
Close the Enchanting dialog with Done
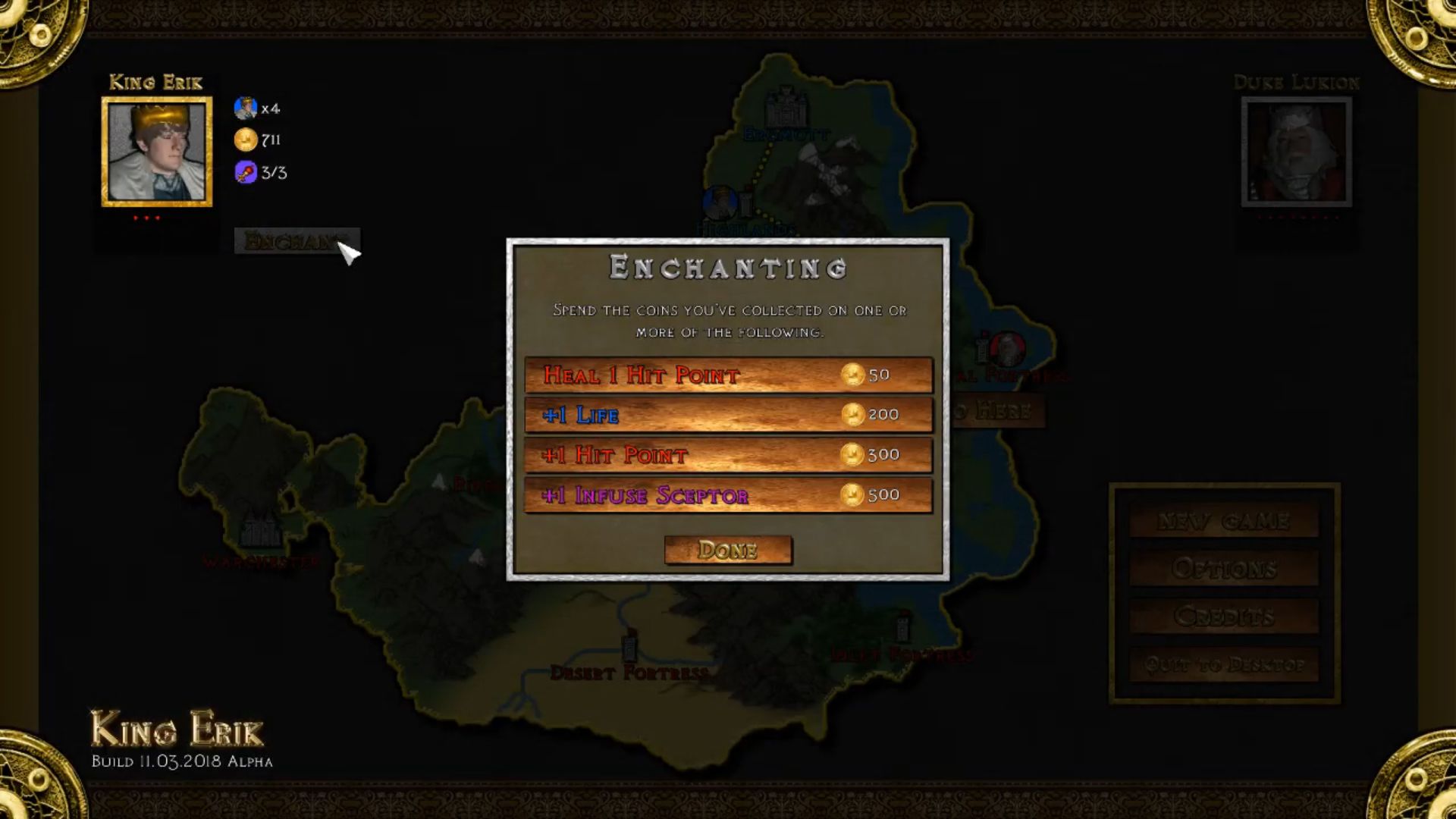tap(728, 550)
